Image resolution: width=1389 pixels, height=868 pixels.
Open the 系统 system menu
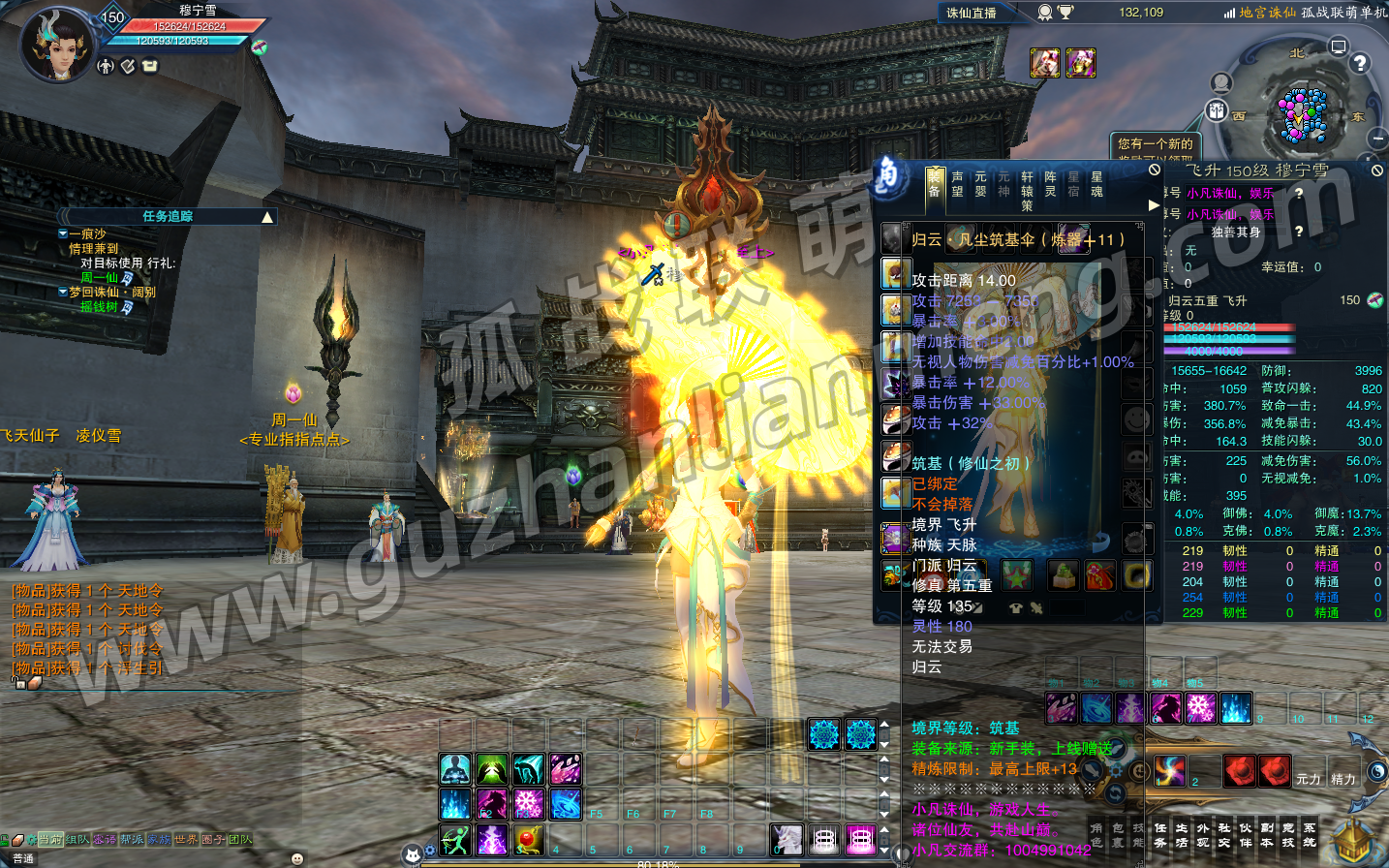tap(1310, 835)
